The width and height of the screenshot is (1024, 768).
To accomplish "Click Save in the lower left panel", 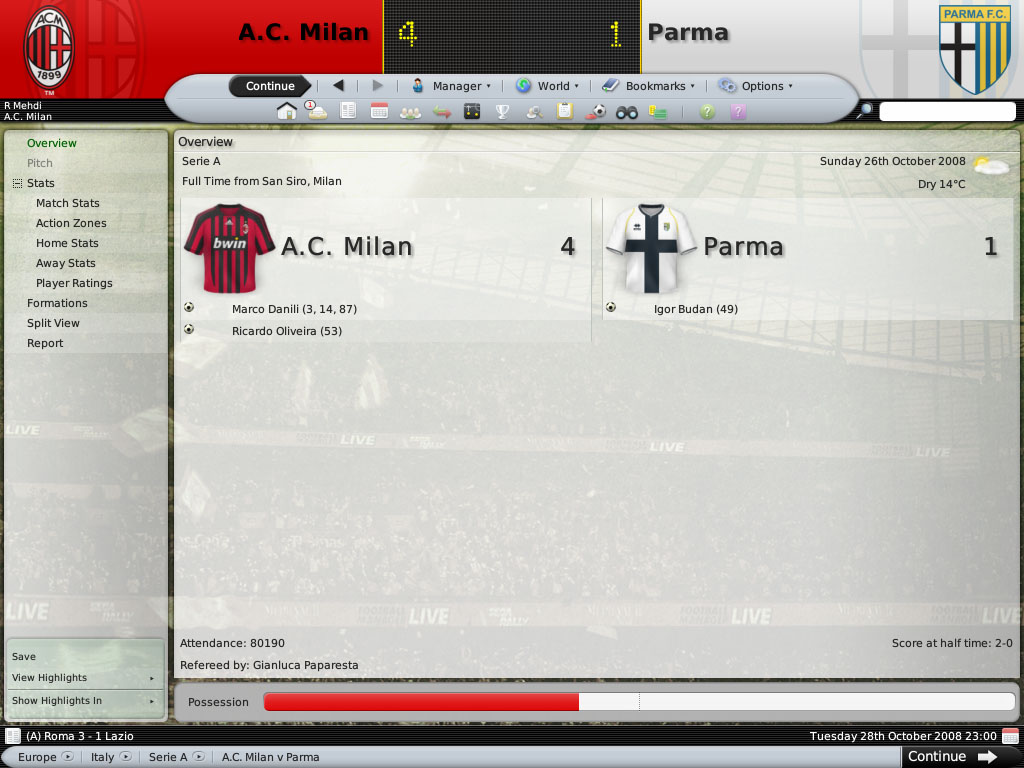I will click(24, 657).
